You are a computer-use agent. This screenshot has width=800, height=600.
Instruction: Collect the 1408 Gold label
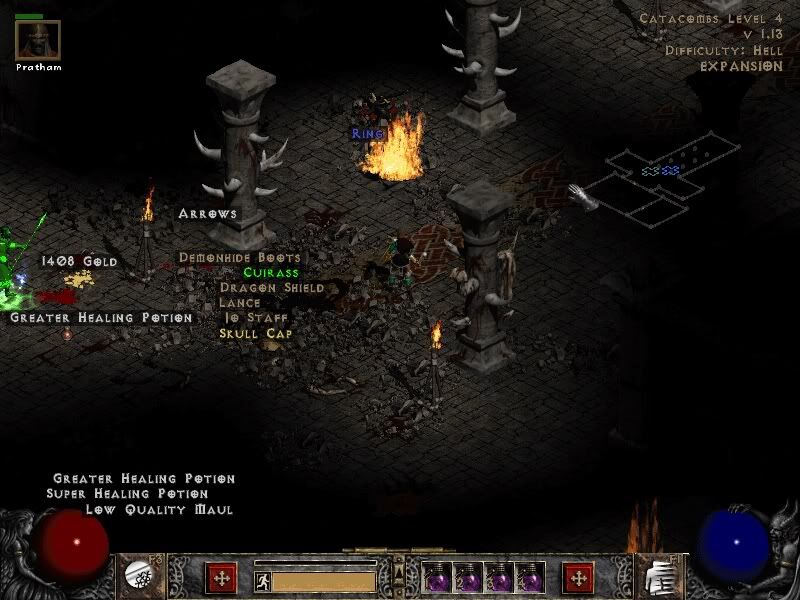79,261
